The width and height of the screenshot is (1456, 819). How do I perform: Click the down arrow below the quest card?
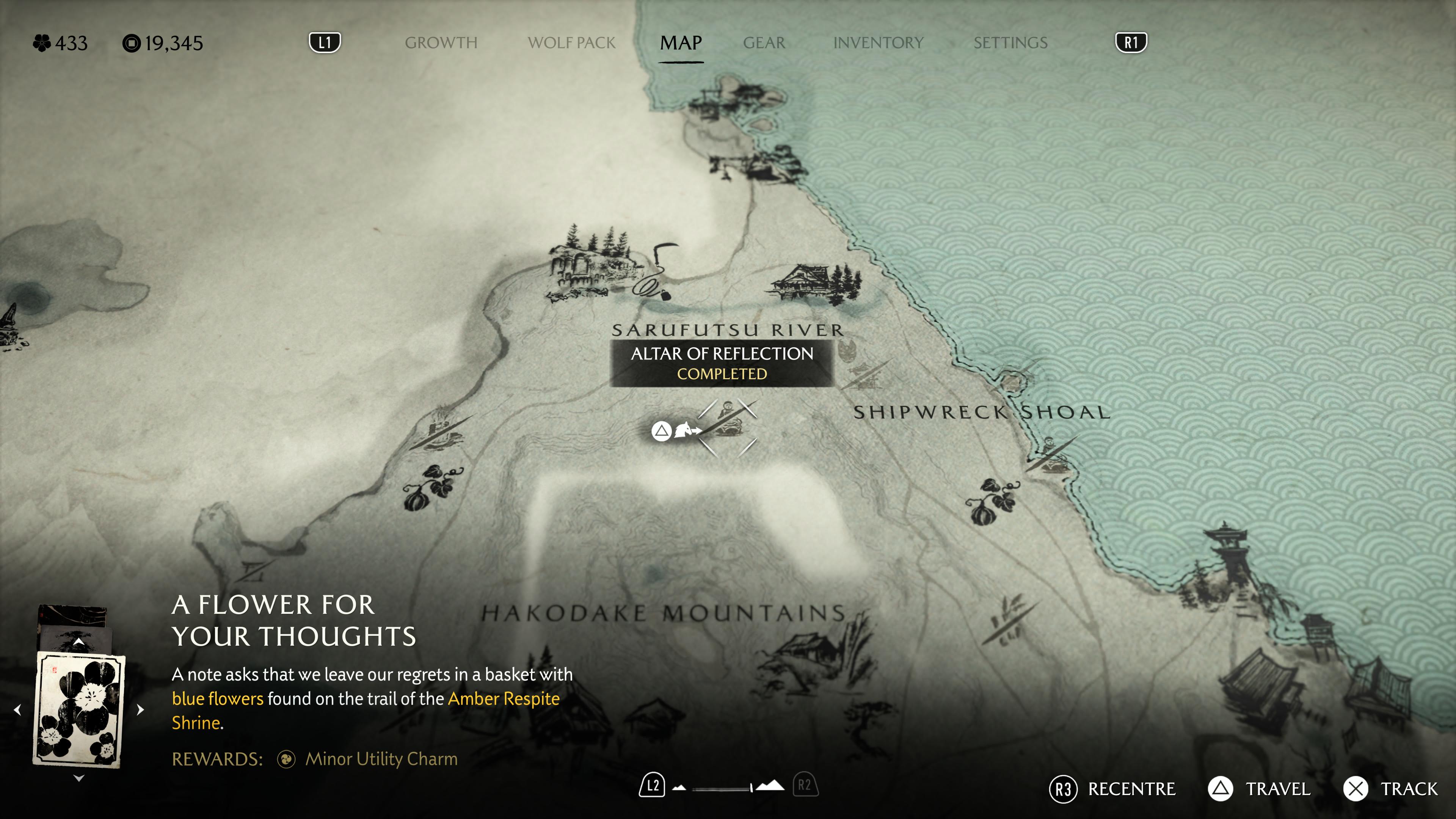click(x=79, y=778)
